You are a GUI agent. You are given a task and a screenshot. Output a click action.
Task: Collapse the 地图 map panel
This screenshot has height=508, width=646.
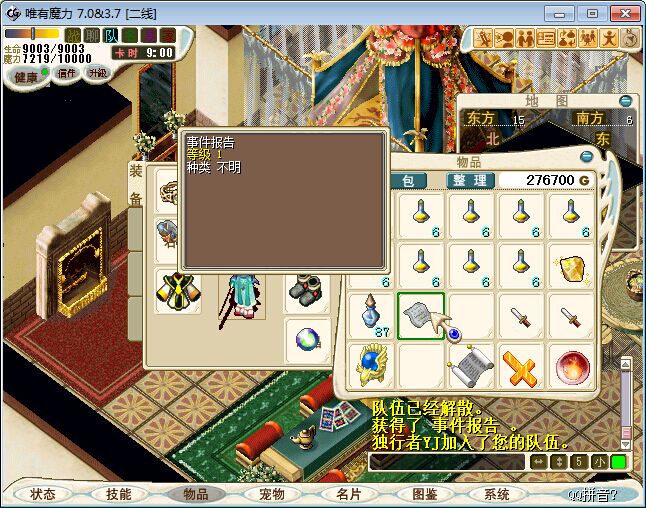pyautogui.click(x=626, y=101)
